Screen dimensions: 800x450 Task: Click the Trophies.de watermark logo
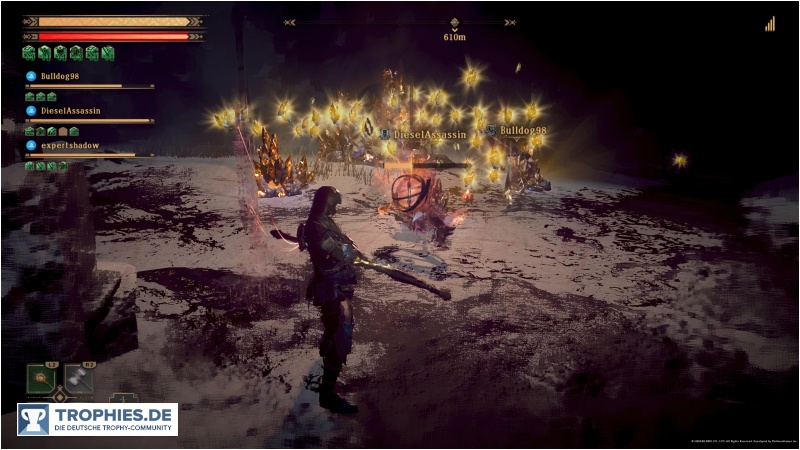[x=97, y=419]
